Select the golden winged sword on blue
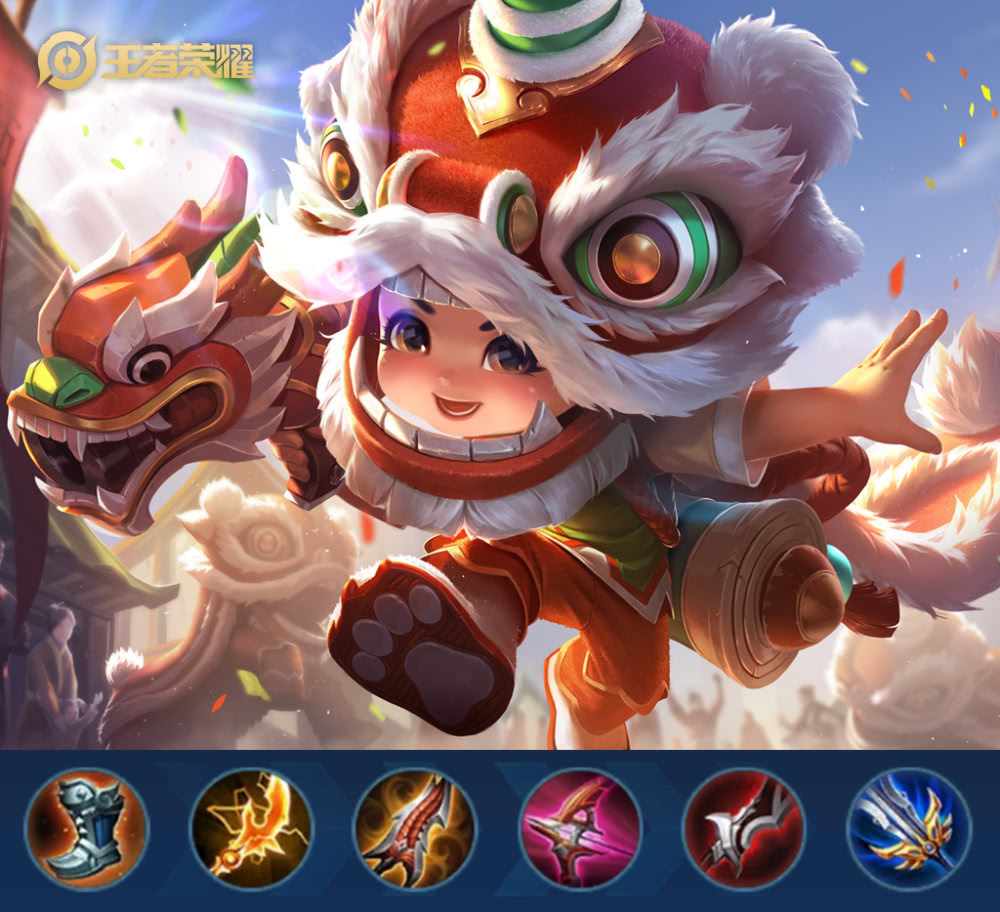1000x912 pixels. [x=908, y=829]
